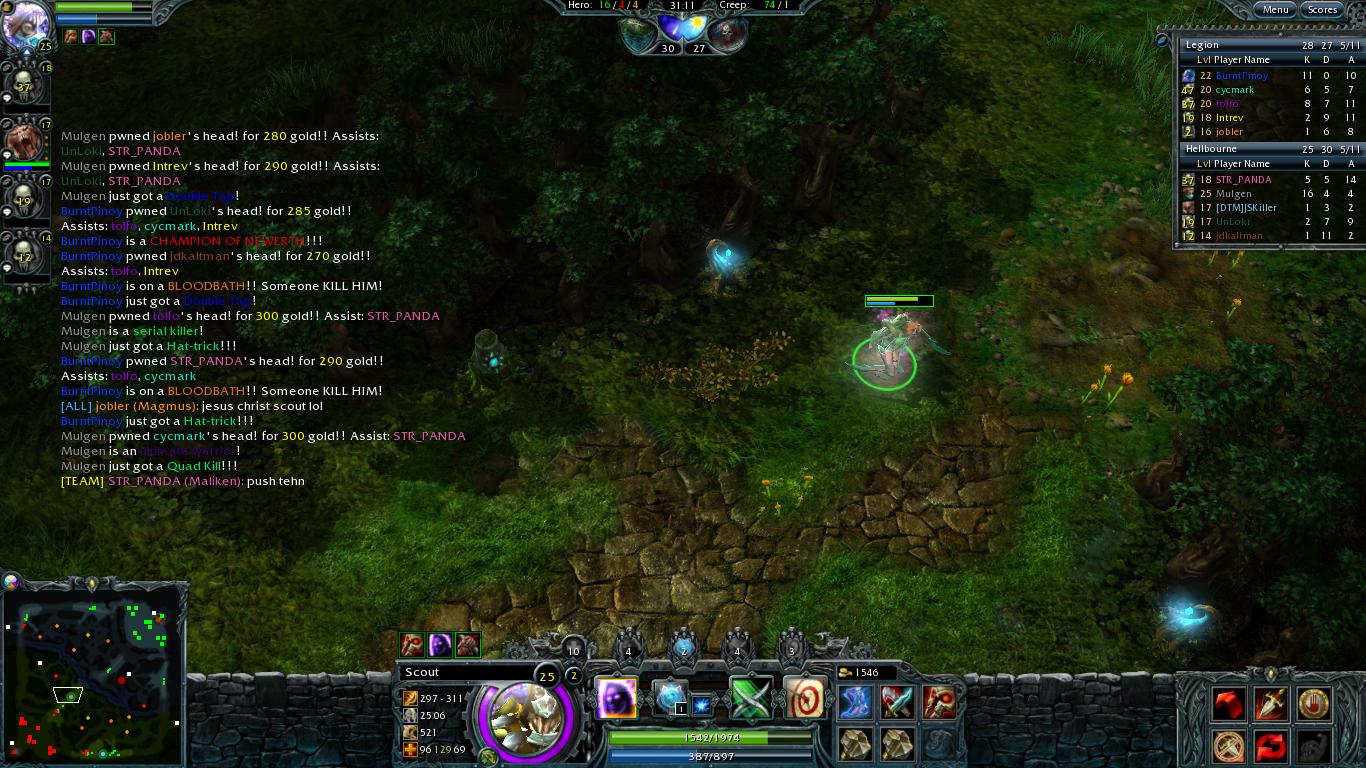Click the Post Haste boots item

click(x=855, y=700)
